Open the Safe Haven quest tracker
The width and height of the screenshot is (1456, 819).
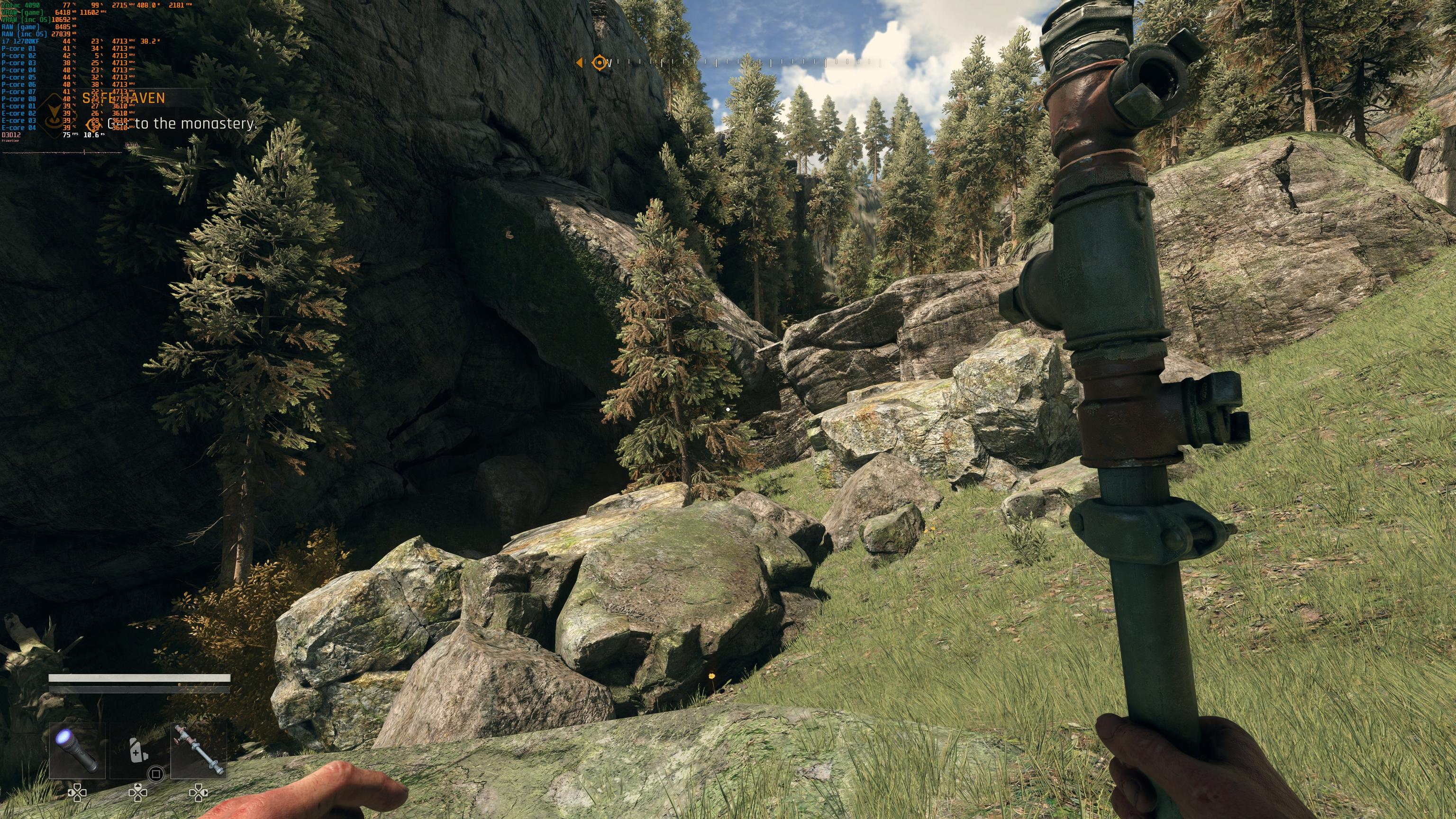tap(124, 99)
